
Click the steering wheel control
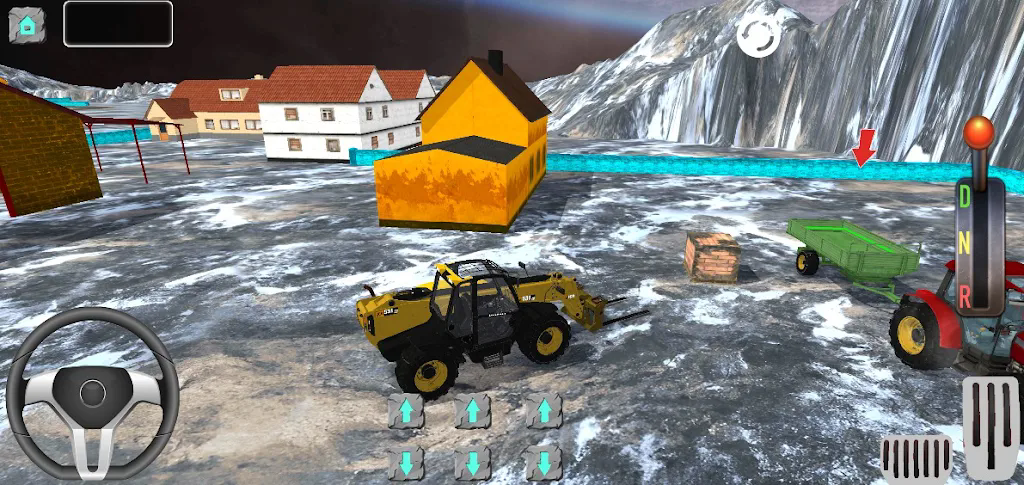92,392
